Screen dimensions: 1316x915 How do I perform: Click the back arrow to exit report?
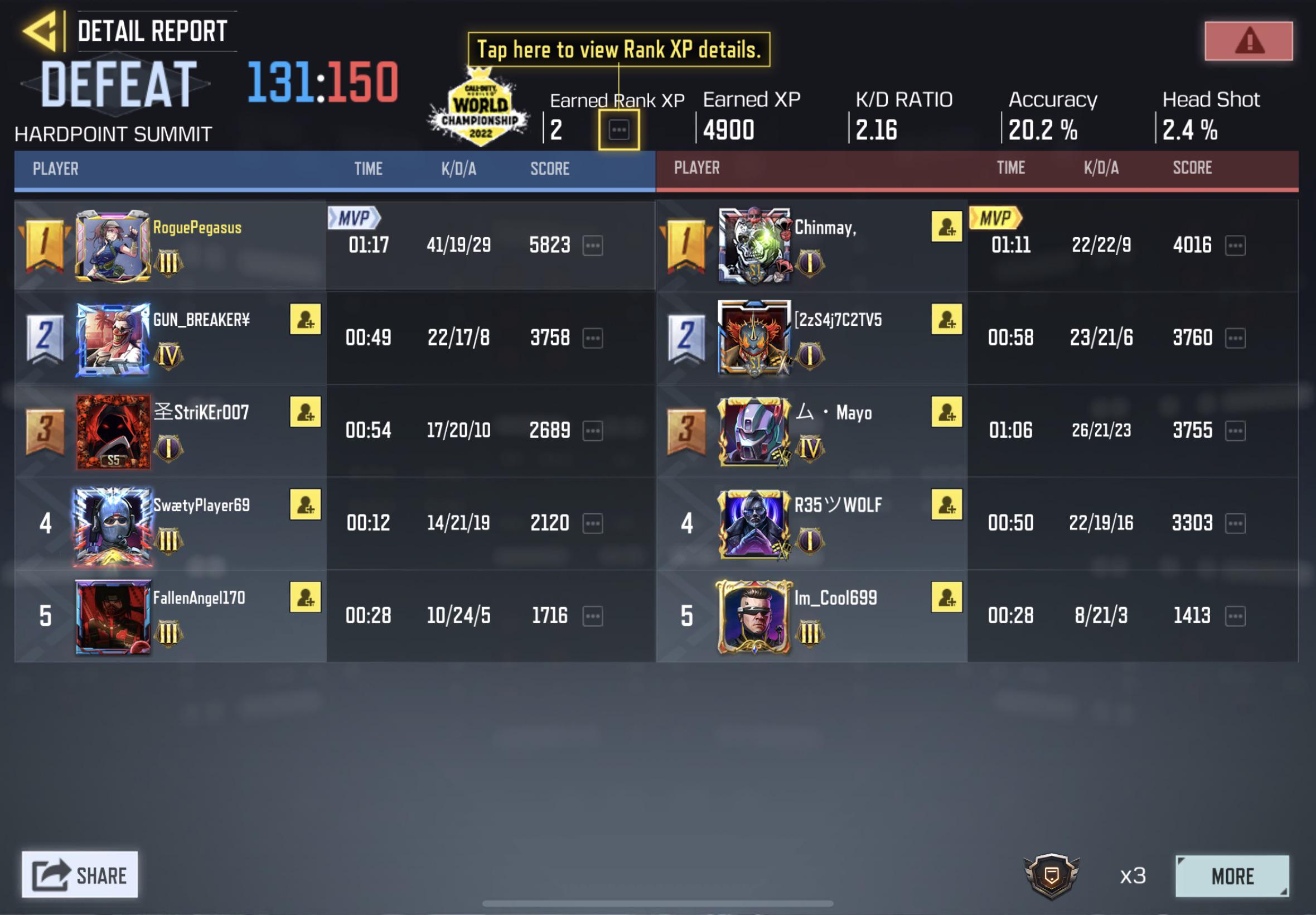(40, 30)
